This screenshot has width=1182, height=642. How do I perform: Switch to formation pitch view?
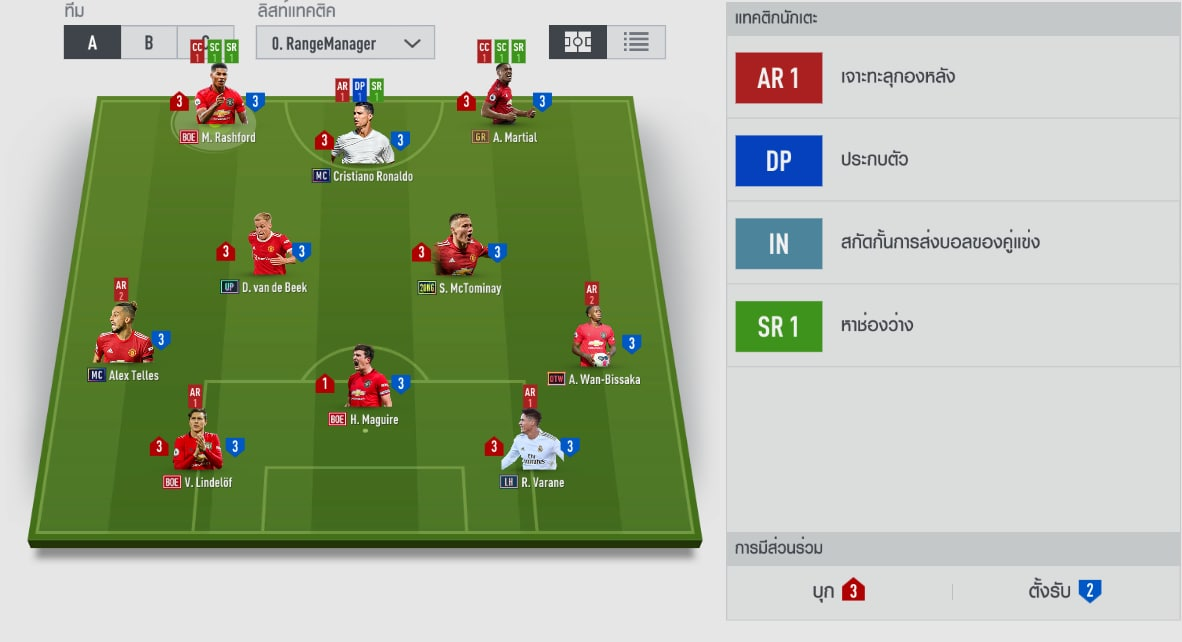(x=578, y=42)
